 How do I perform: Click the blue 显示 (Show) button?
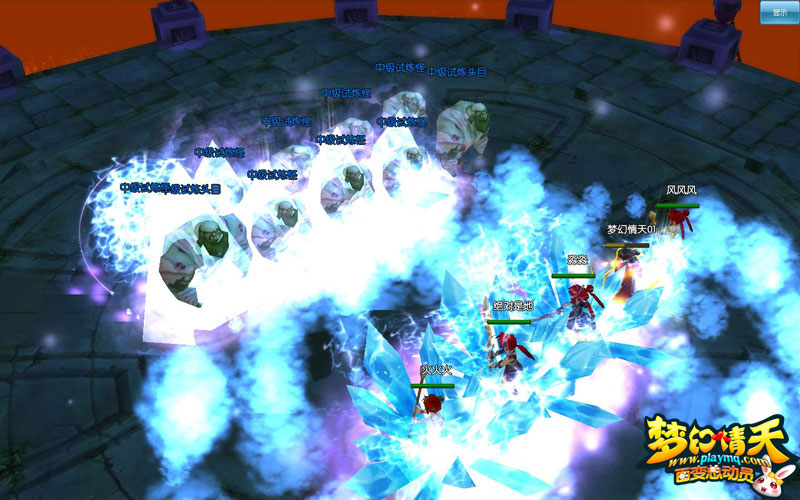pyautogui.click(x=779, y=12)
